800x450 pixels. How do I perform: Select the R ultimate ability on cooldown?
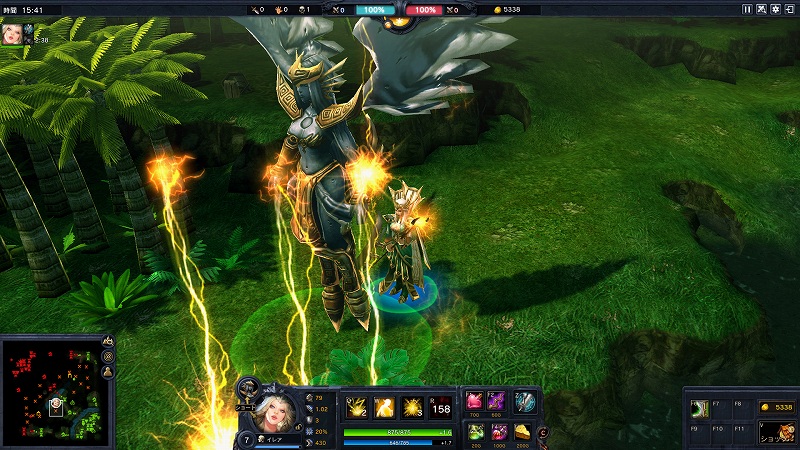[440, 407]
